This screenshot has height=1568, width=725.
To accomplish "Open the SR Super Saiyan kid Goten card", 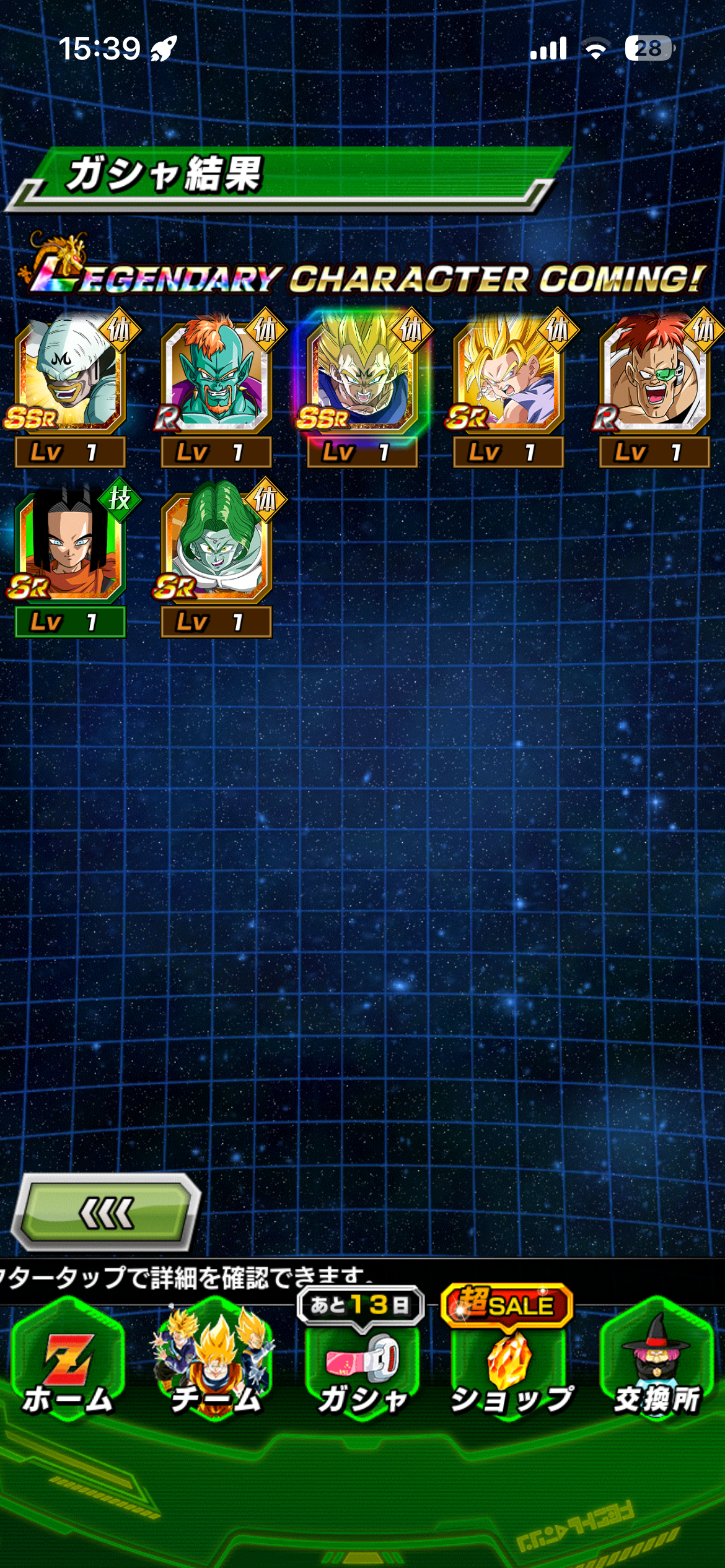I will click(x=508, y=378).
